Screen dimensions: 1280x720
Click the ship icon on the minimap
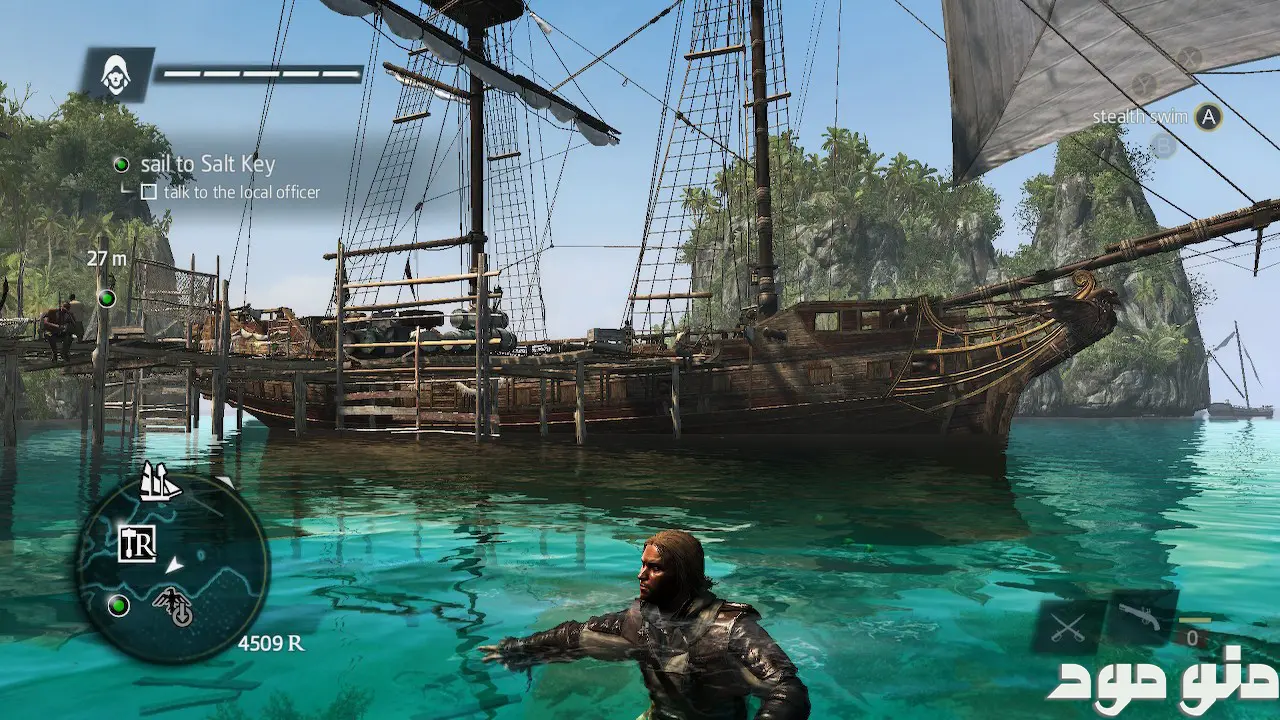159,481
